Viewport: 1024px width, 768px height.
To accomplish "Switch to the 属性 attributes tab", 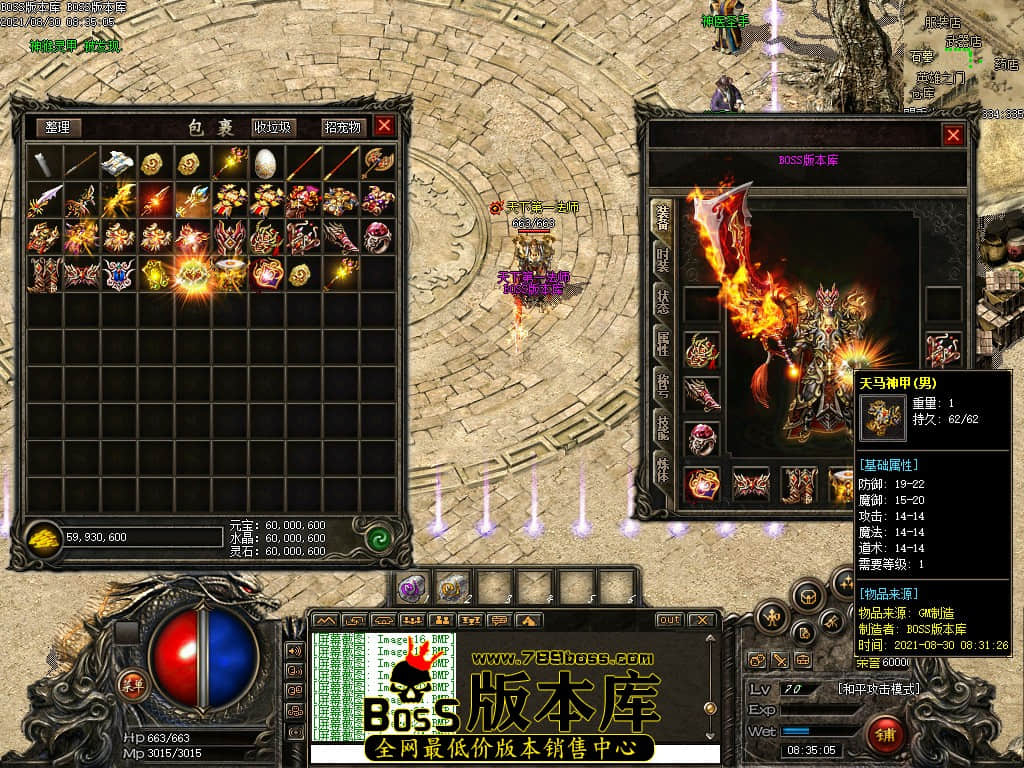I will pos(662,345).
